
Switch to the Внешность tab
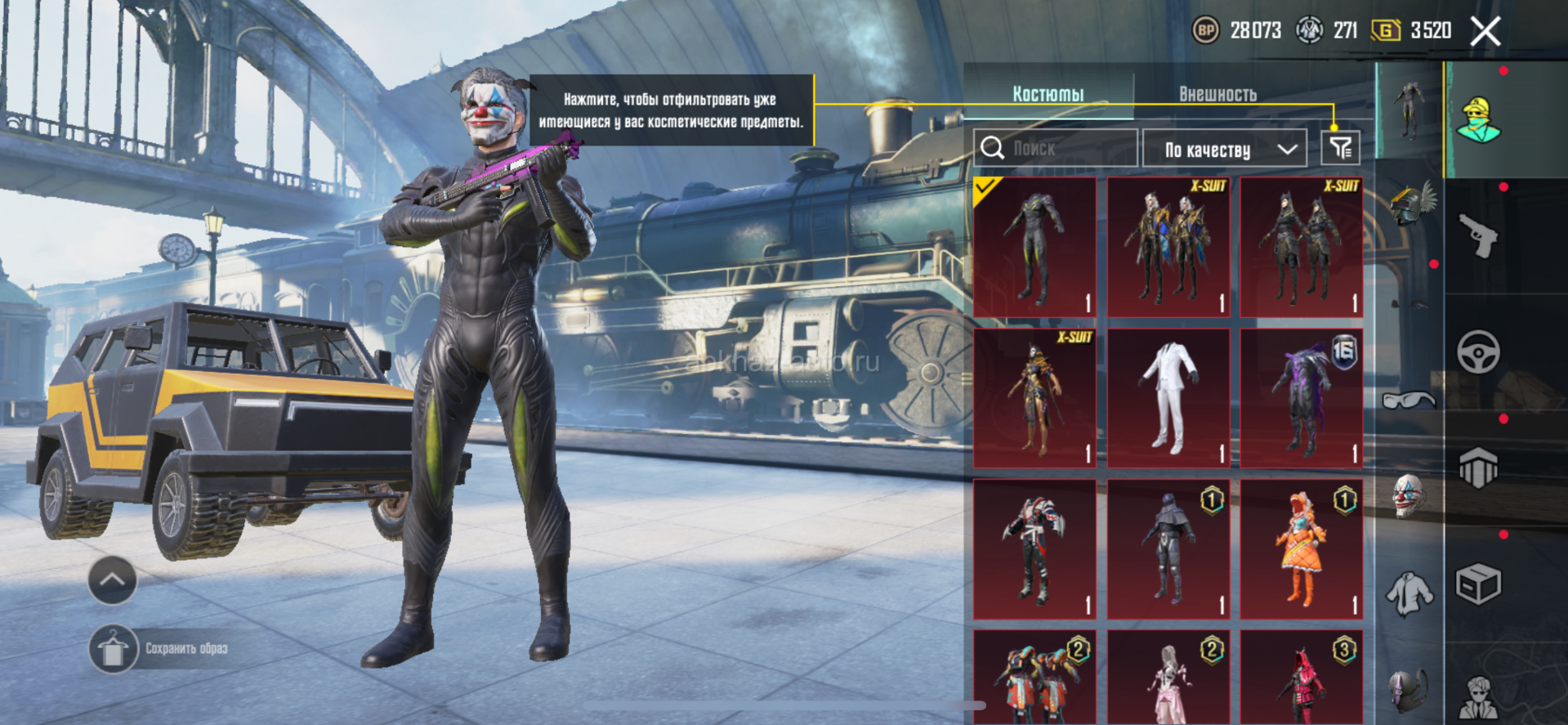[1217, 94]
